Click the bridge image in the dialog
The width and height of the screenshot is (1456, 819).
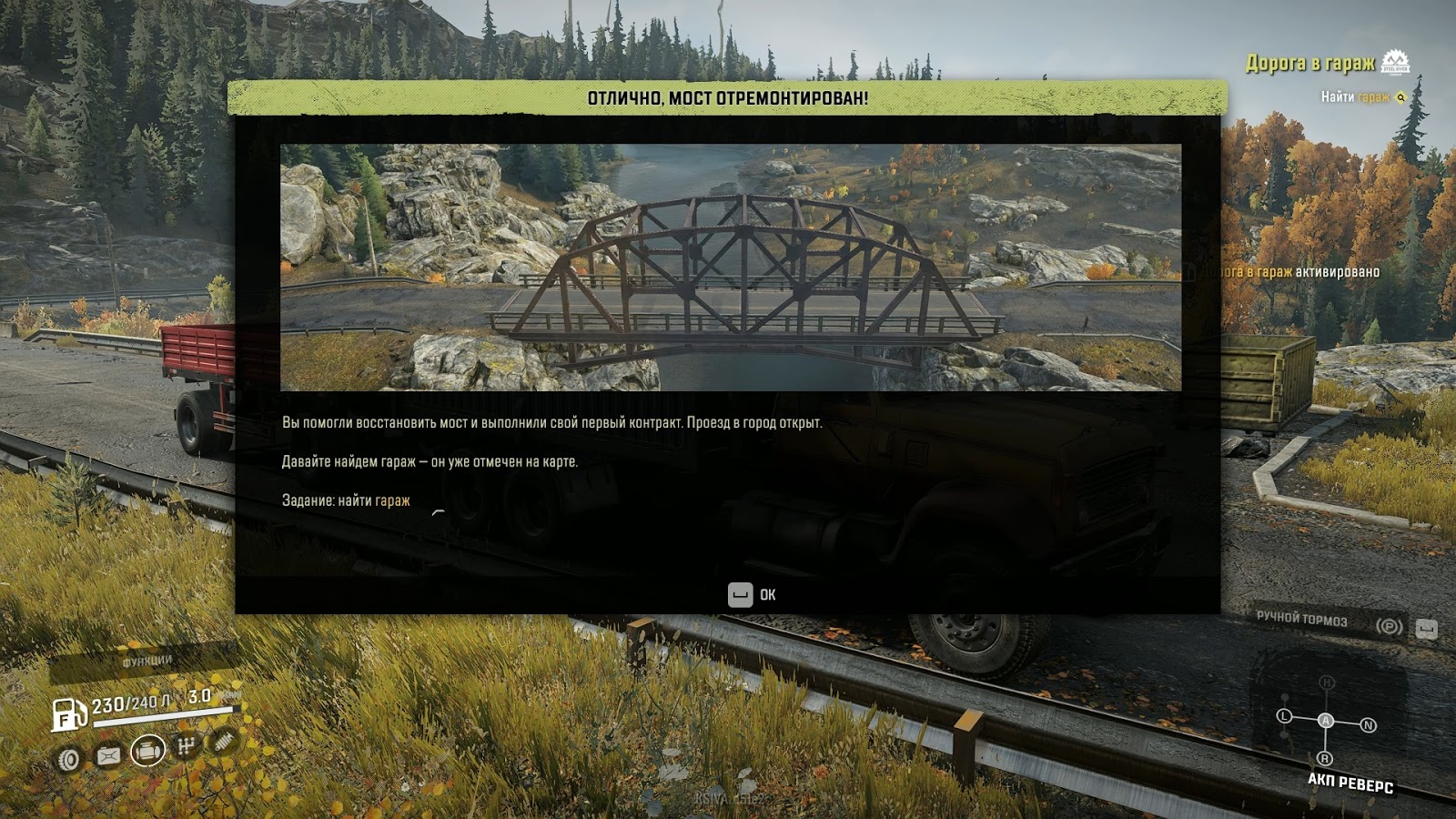pyautogui.click(x=730, y=268)
